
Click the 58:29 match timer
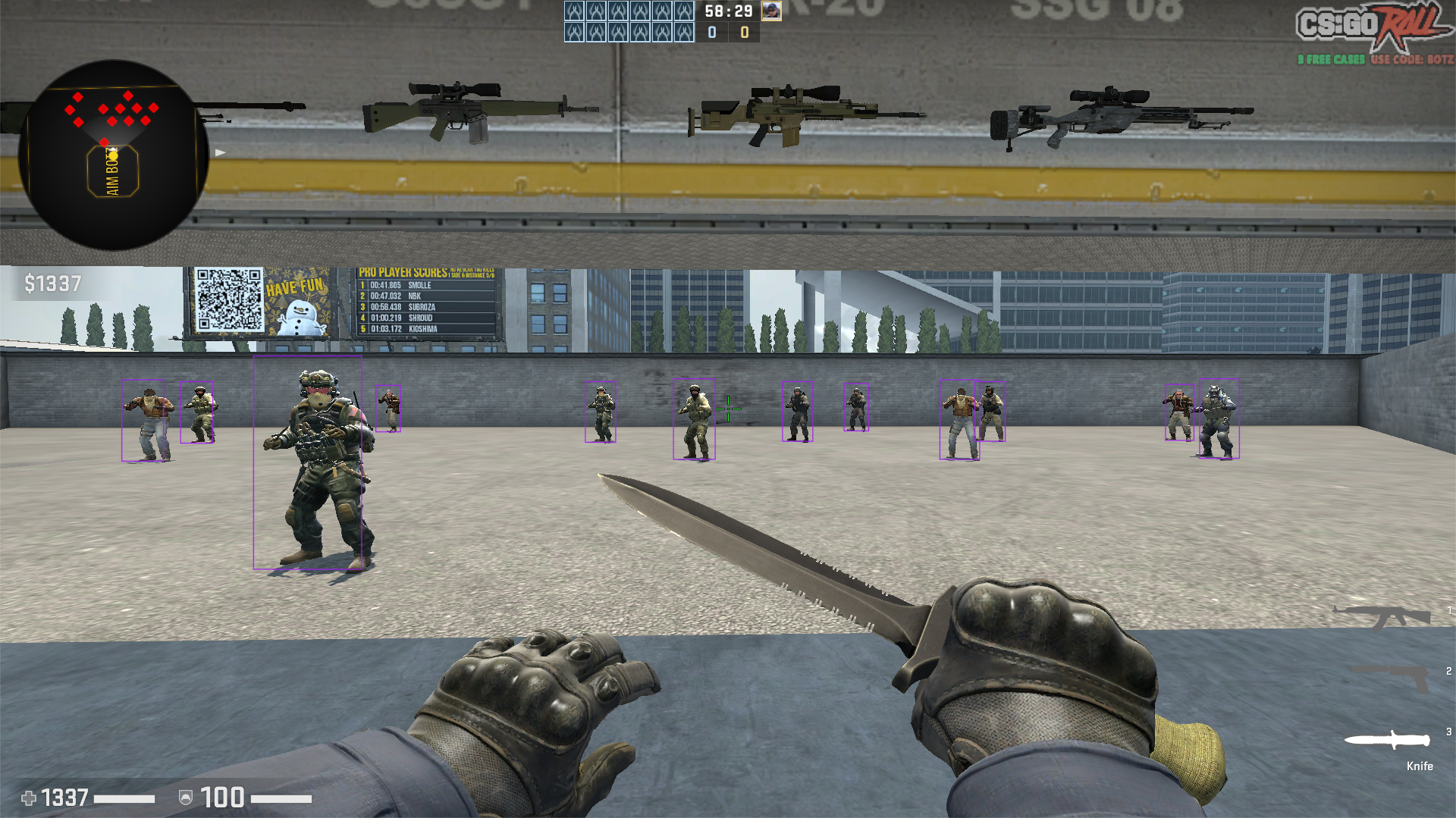tap(728, 11)
